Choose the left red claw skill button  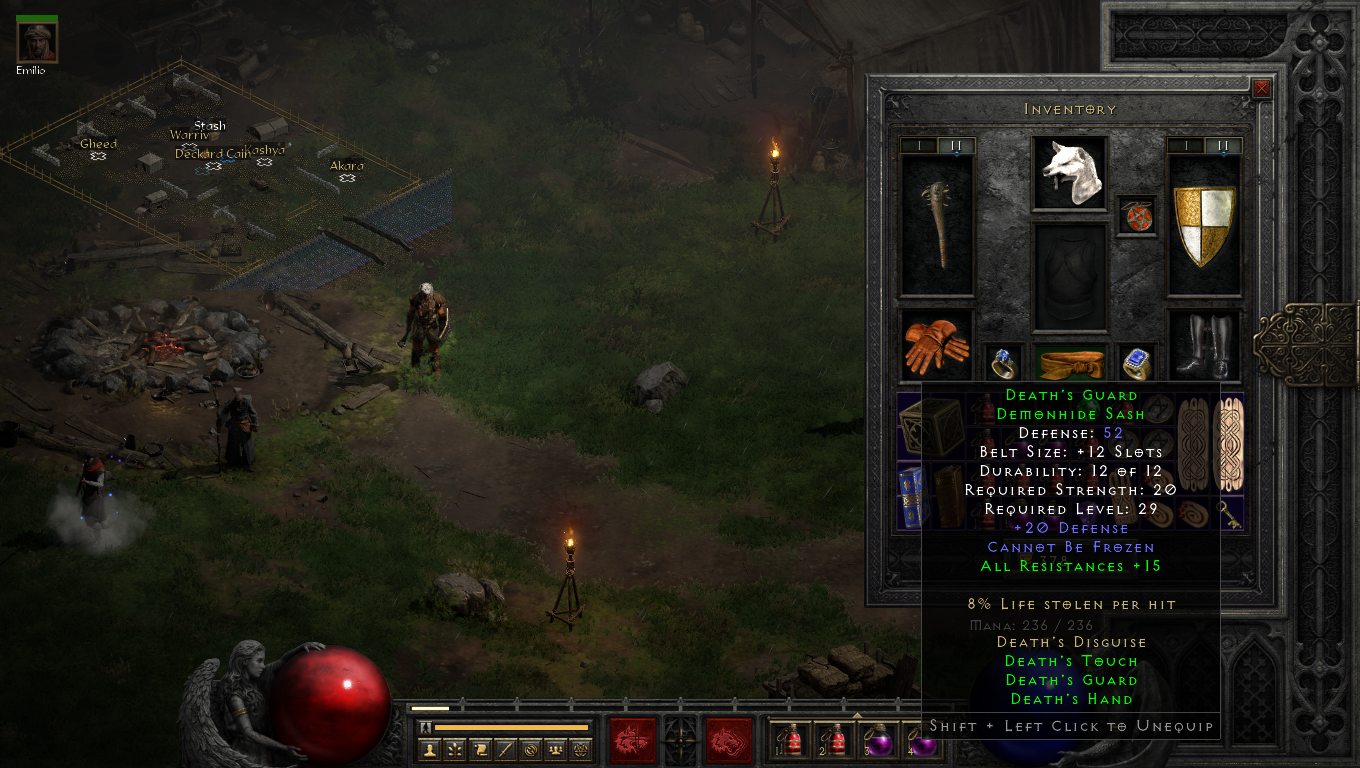[x=632, y=741]
